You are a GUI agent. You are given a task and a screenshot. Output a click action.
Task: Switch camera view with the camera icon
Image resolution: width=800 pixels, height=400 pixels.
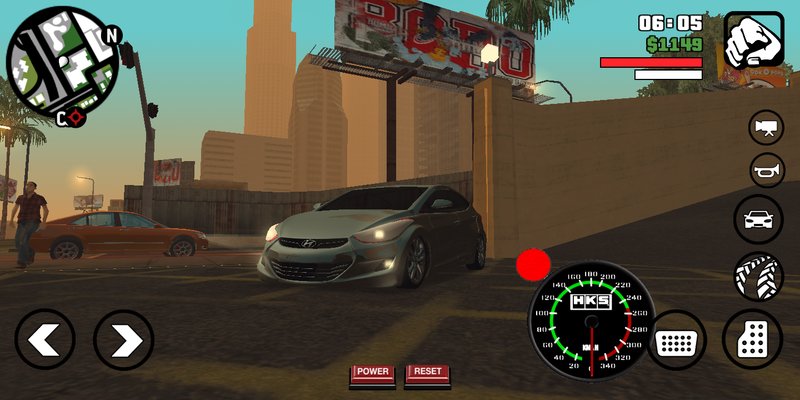coord(767,127)
